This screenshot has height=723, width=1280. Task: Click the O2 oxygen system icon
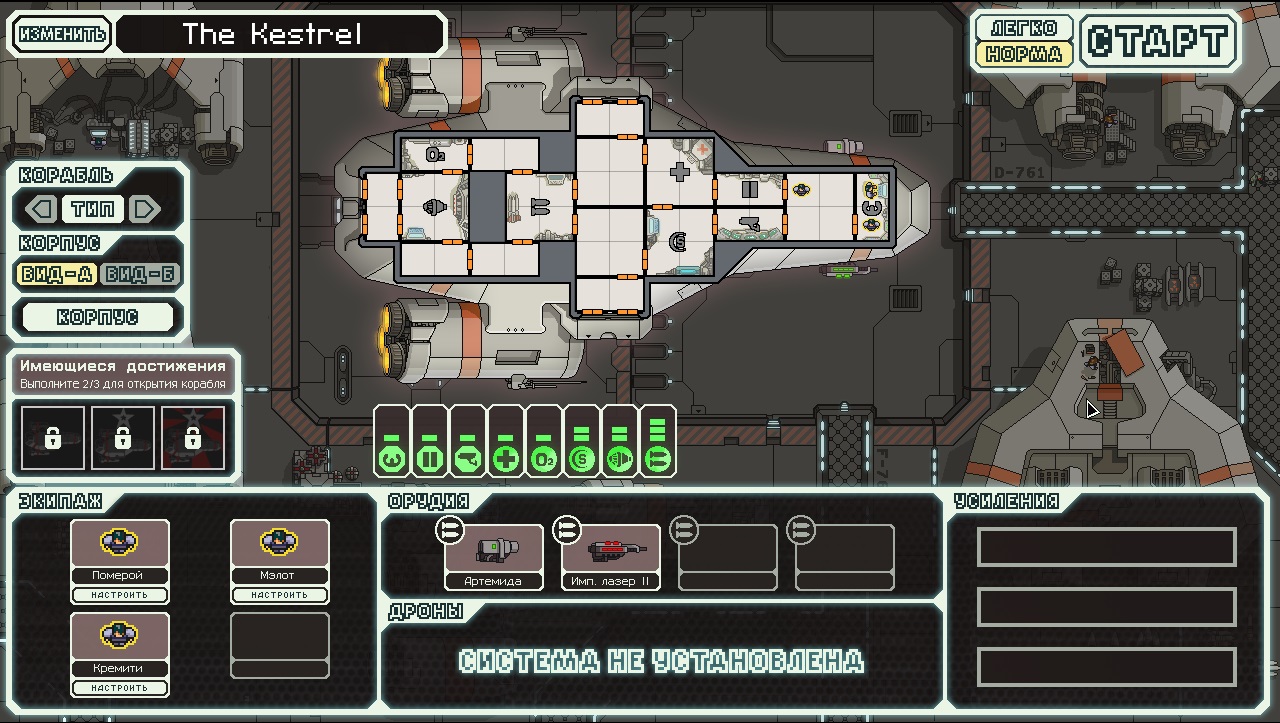[x=544, y=458]
